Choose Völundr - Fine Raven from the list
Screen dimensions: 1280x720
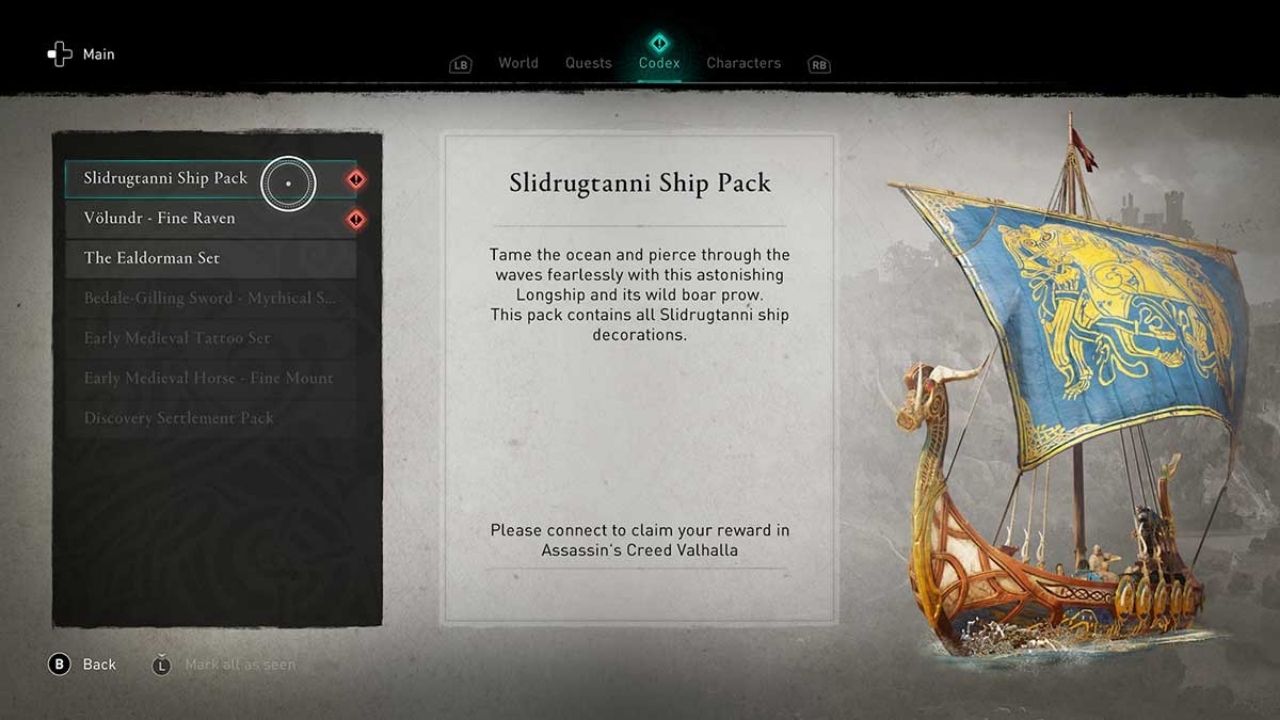tap(160, 218)
